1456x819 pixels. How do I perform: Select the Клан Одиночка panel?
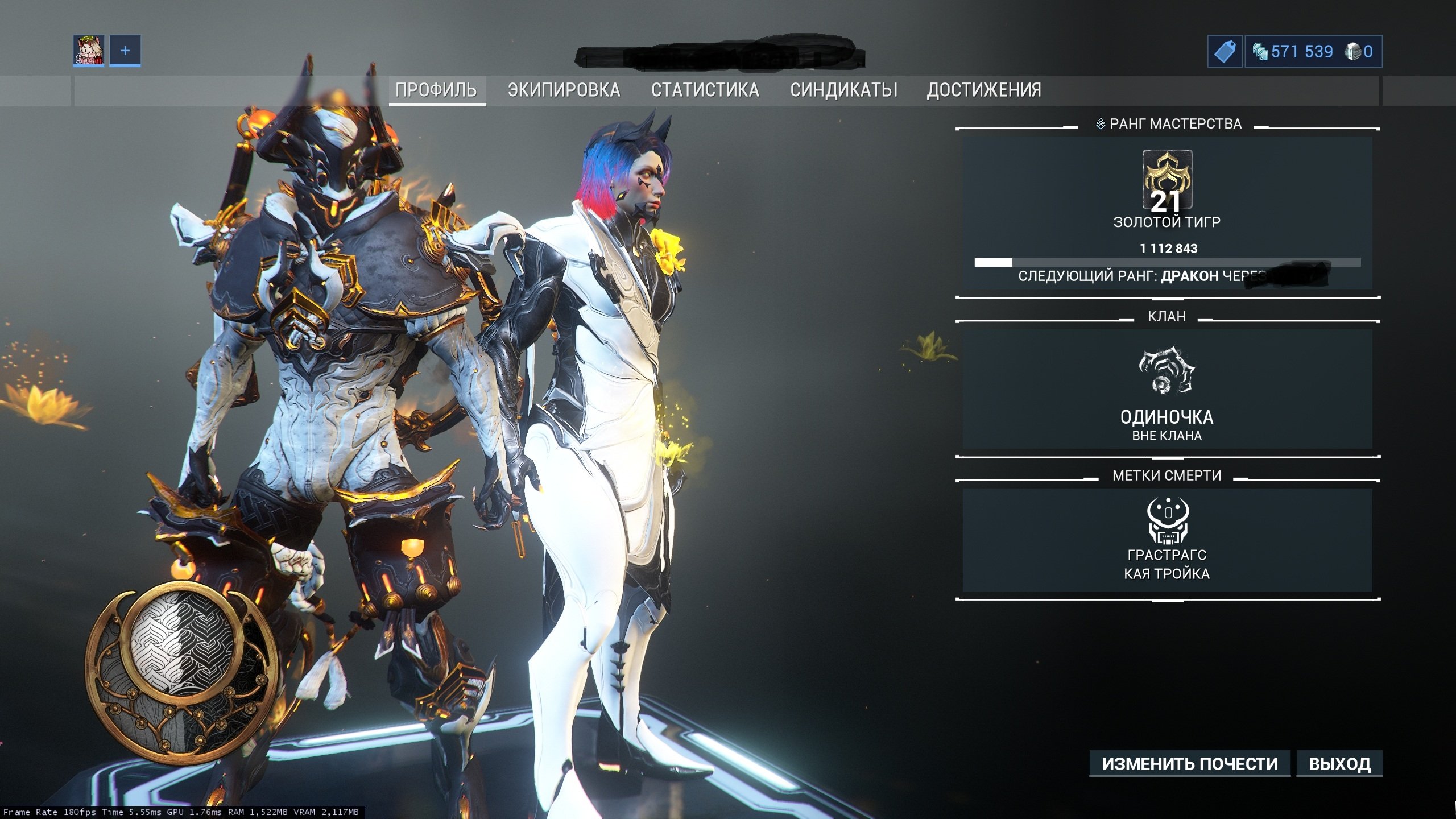pyautogui.click(x=1167, y=389)
